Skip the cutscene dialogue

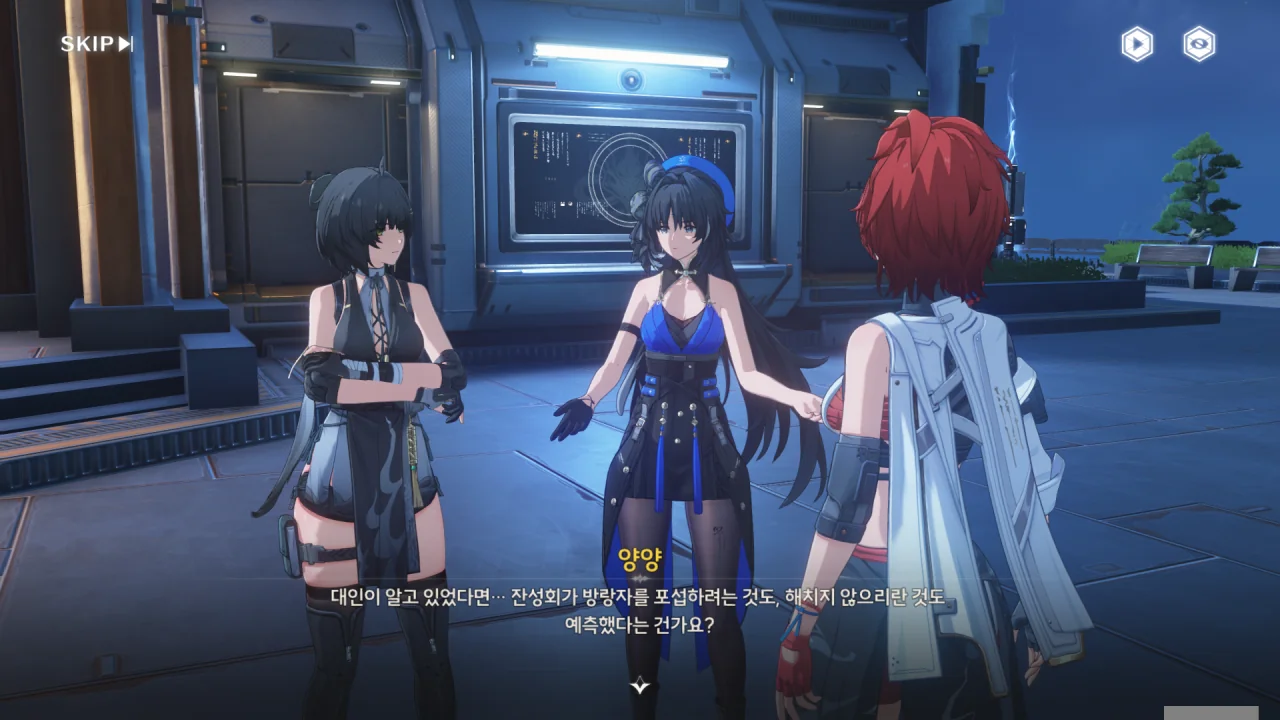[96, 44]
